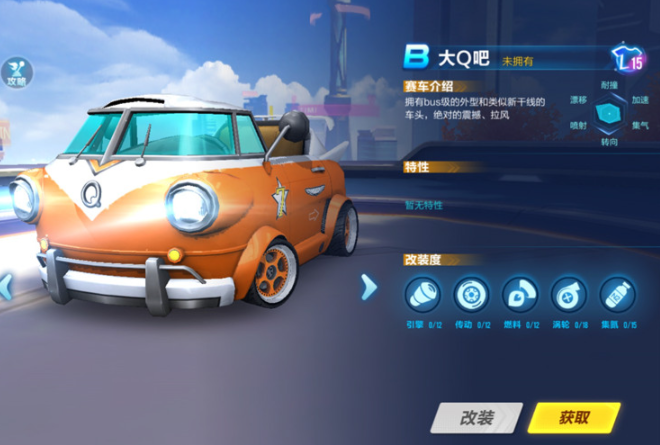This screenshot has width=660, height=445.
Task: Click the blue arrow beside the car
Action: click(x=368, y=287)
